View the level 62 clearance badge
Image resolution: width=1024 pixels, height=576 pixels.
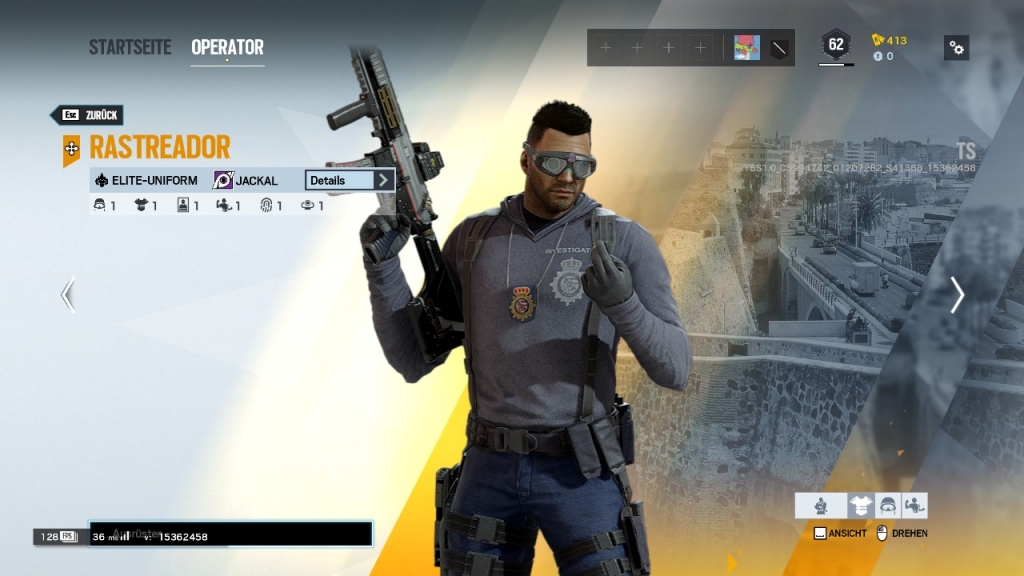pos(836,45)
